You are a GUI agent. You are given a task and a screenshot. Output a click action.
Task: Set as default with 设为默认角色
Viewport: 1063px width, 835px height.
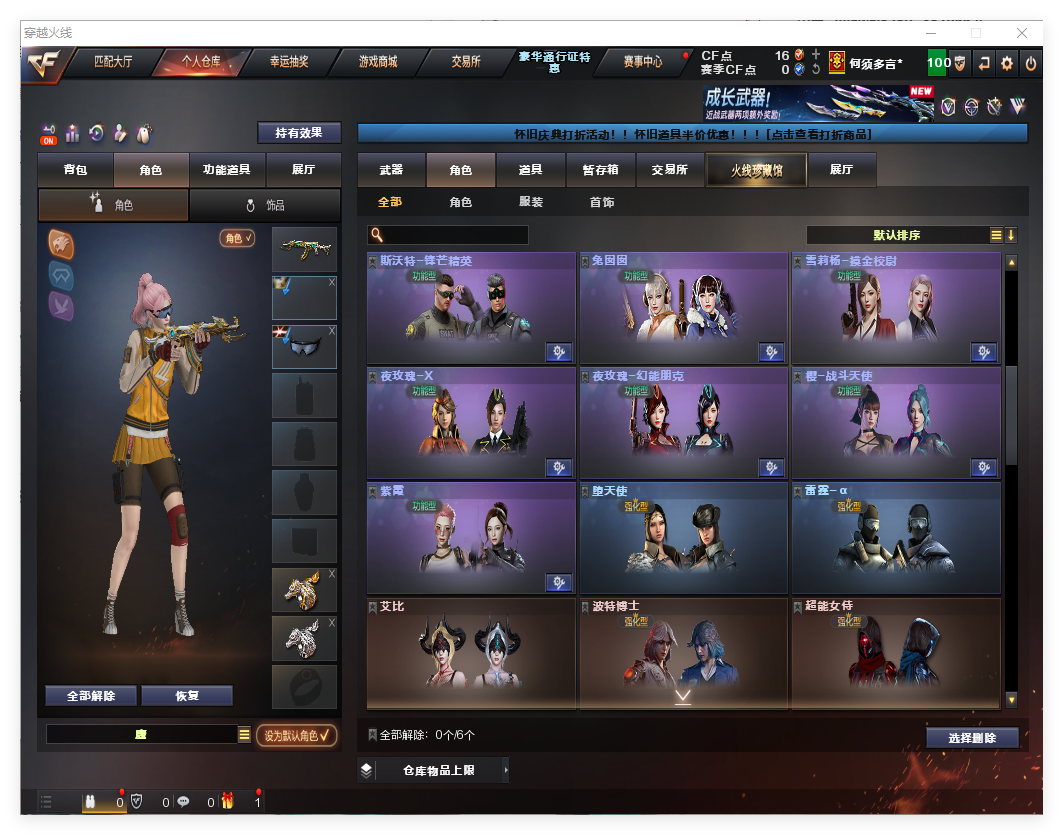tap(296, 735)
